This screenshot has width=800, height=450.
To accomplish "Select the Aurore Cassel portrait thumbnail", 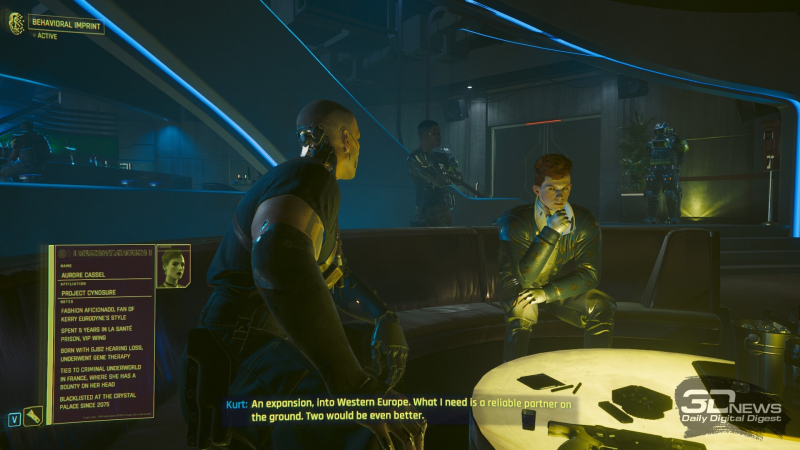I will coord(173,266).
